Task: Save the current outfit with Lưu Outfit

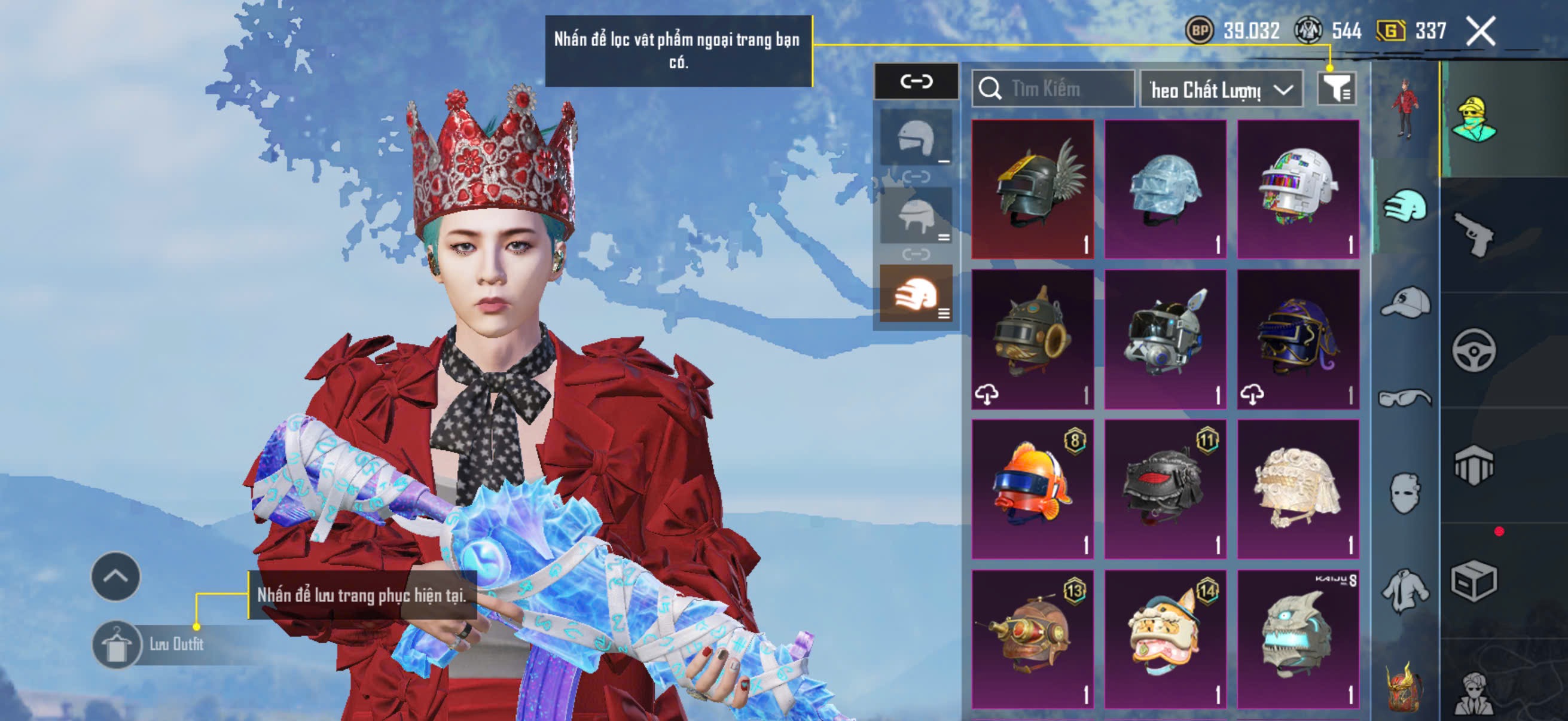Action: (149, 644)
